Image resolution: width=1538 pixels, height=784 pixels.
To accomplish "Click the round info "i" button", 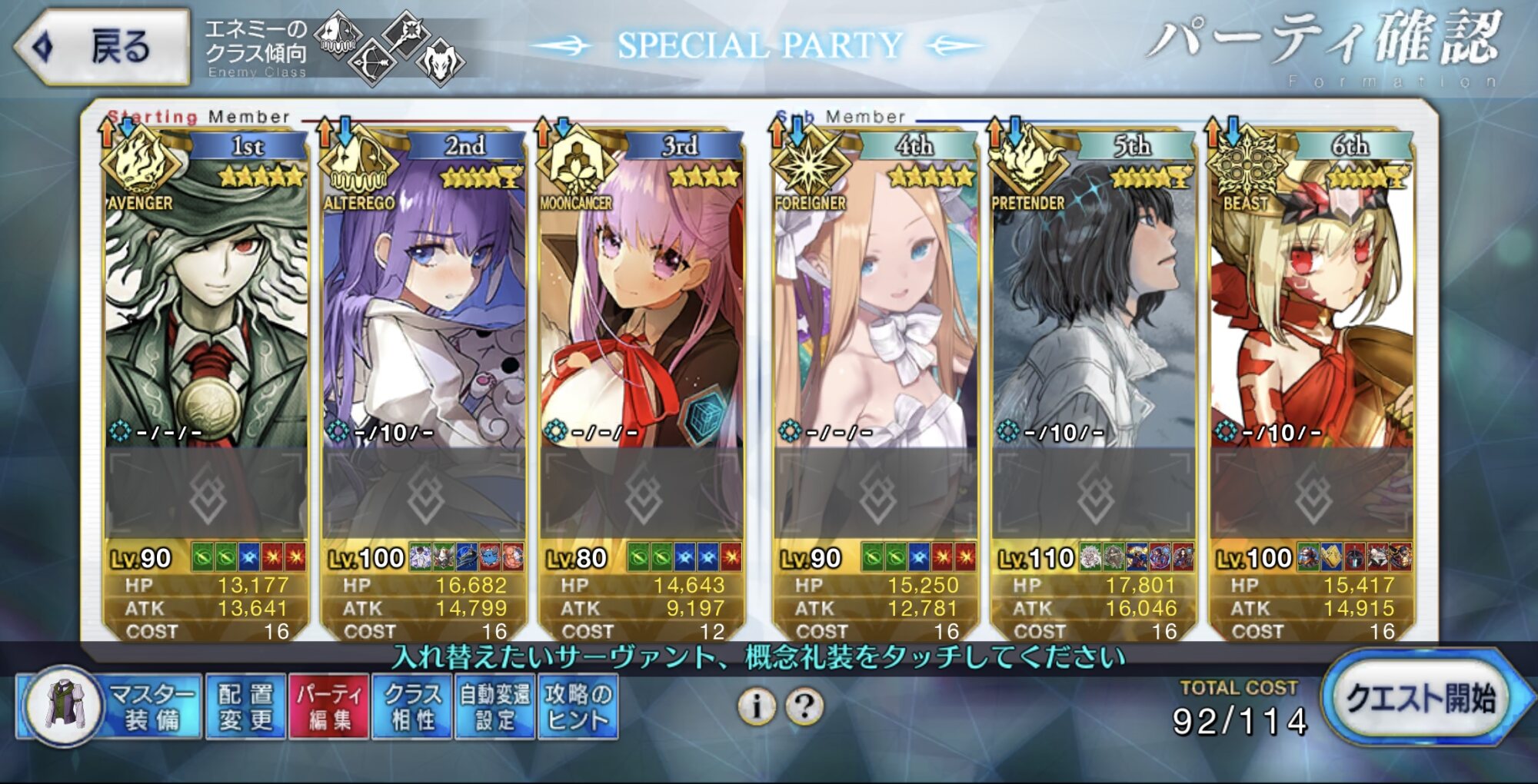I will 757,706.
